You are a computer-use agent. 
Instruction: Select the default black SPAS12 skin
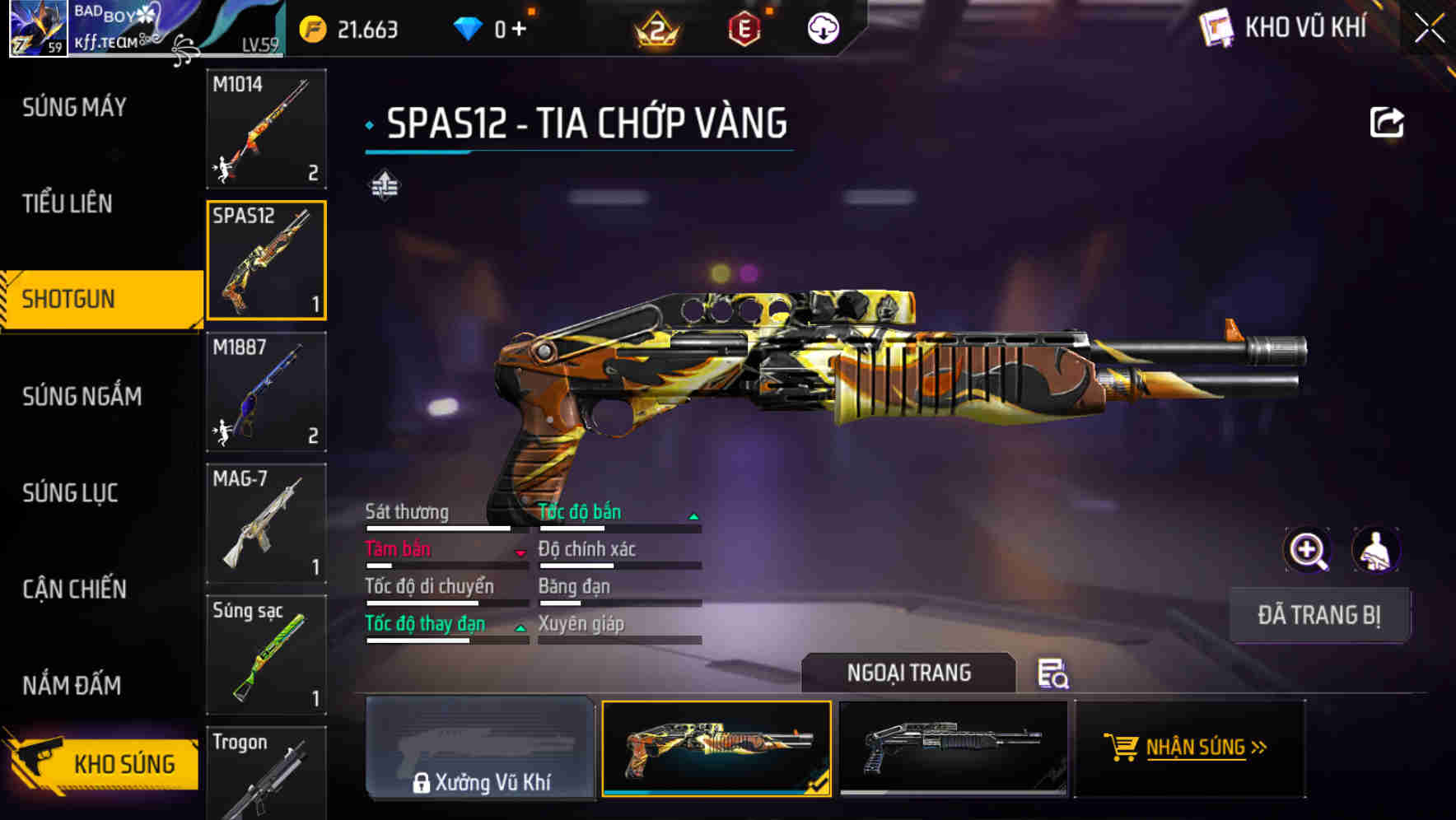[953, 748]
